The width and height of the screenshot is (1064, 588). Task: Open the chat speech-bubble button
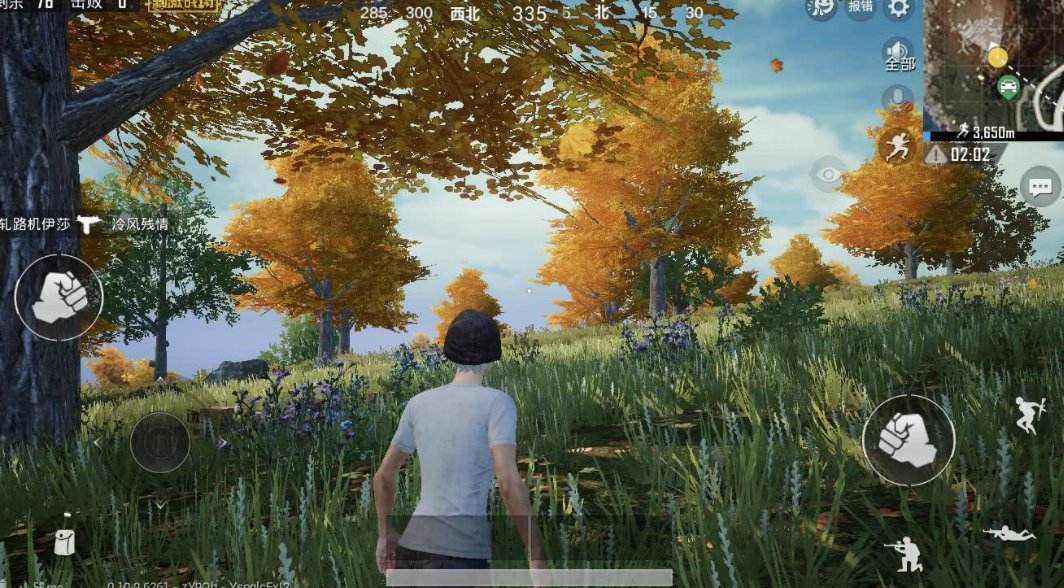[1041, 186]
